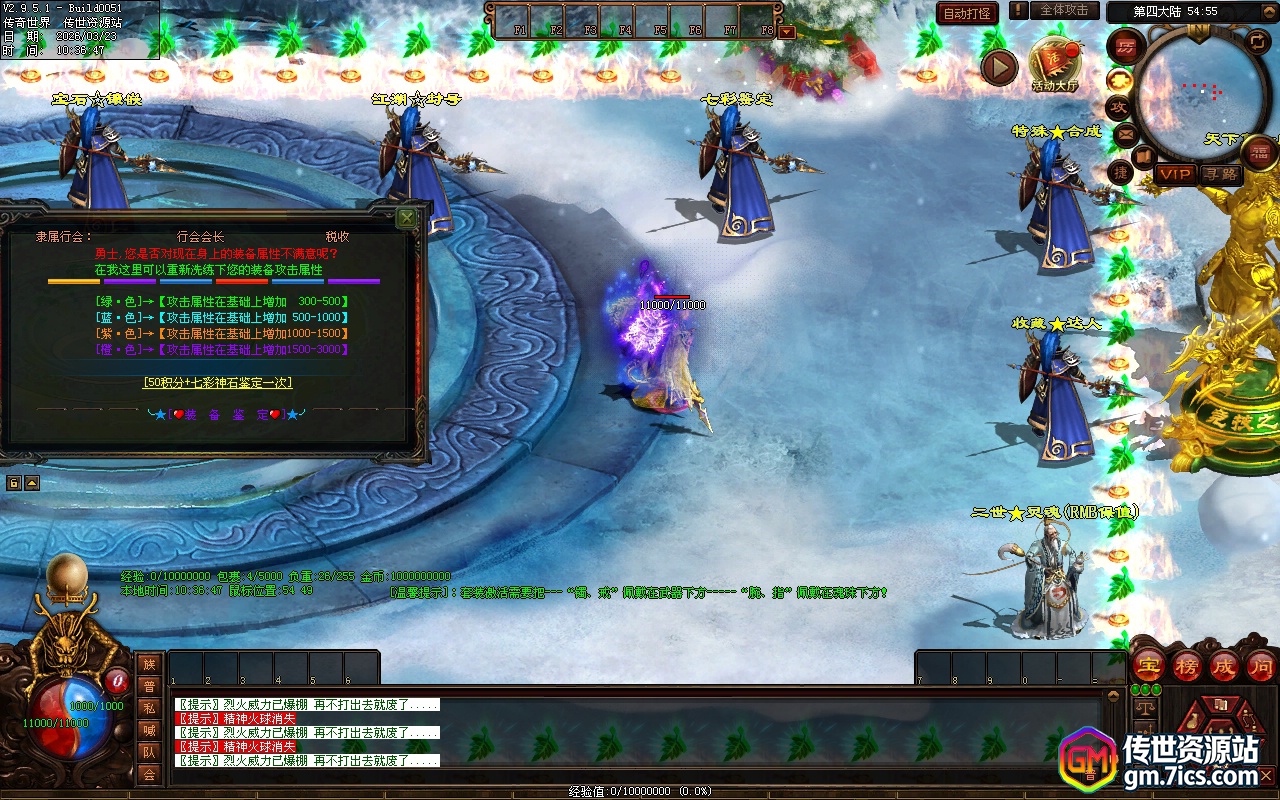The width and height of the screenshot is (1280, 800).
Task: Click the minimap's rotate arrows button
Action: click(1256, 41)
